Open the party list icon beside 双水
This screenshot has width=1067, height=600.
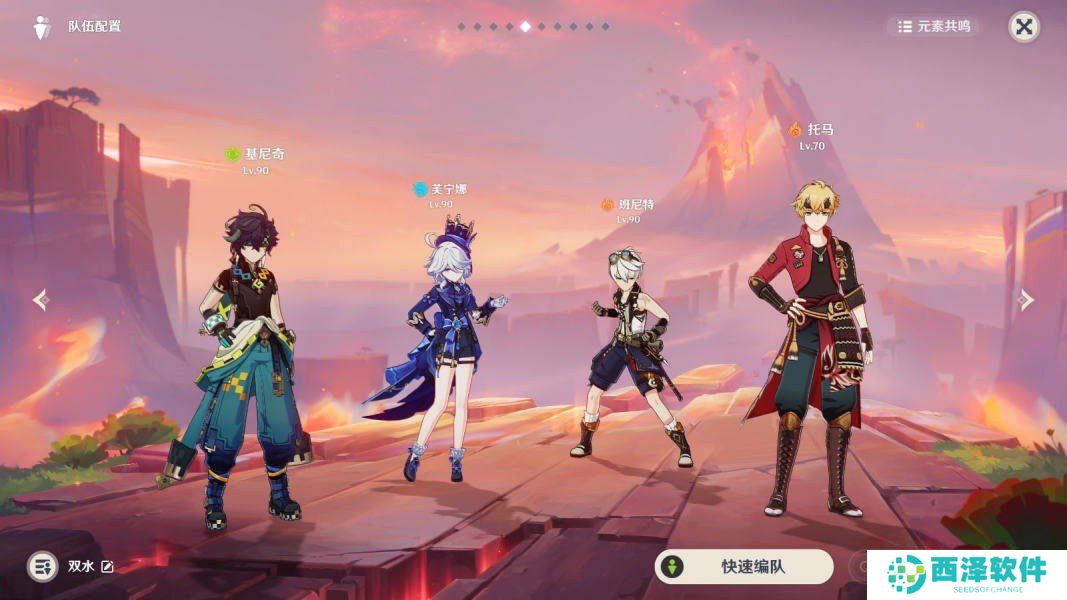pos(42,567)
